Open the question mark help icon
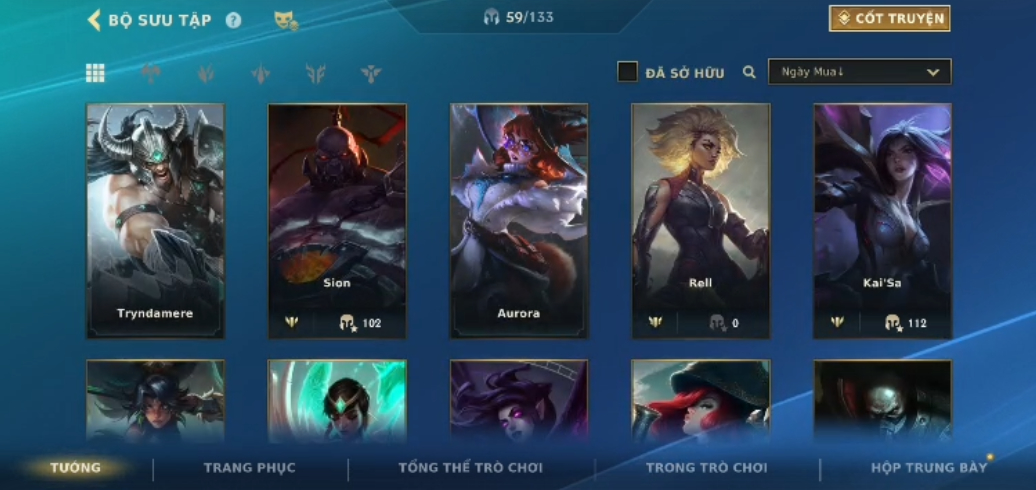 (233, 20)
